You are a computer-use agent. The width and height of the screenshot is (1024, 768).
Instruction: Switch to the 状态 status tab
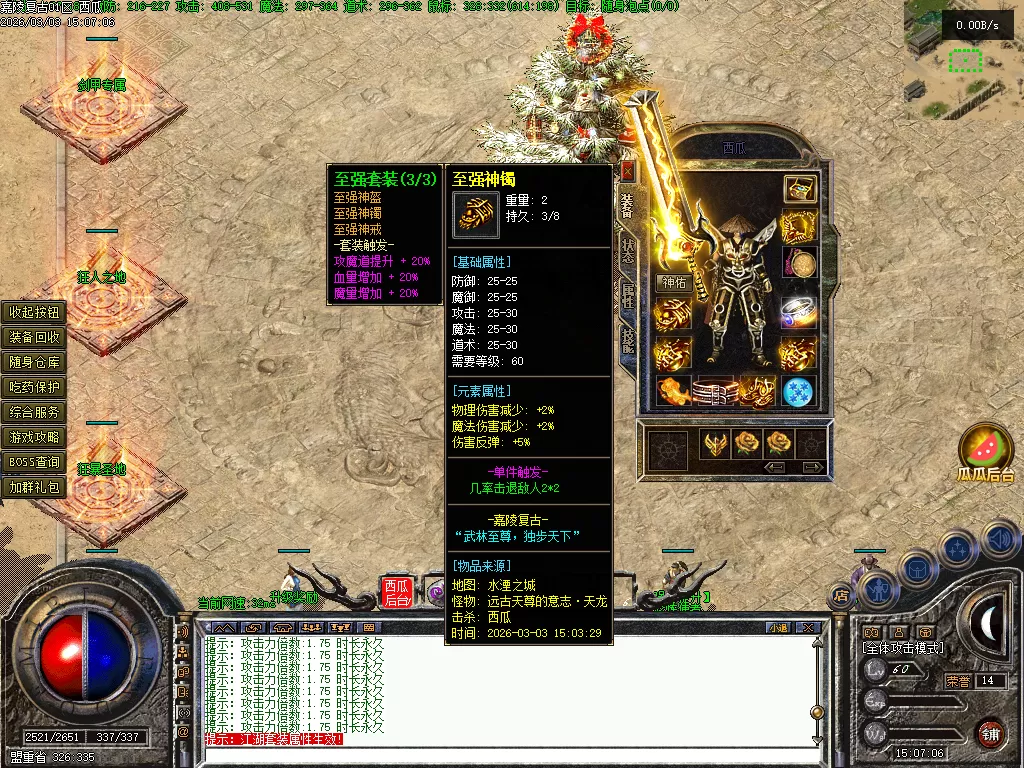click(628, 250)
